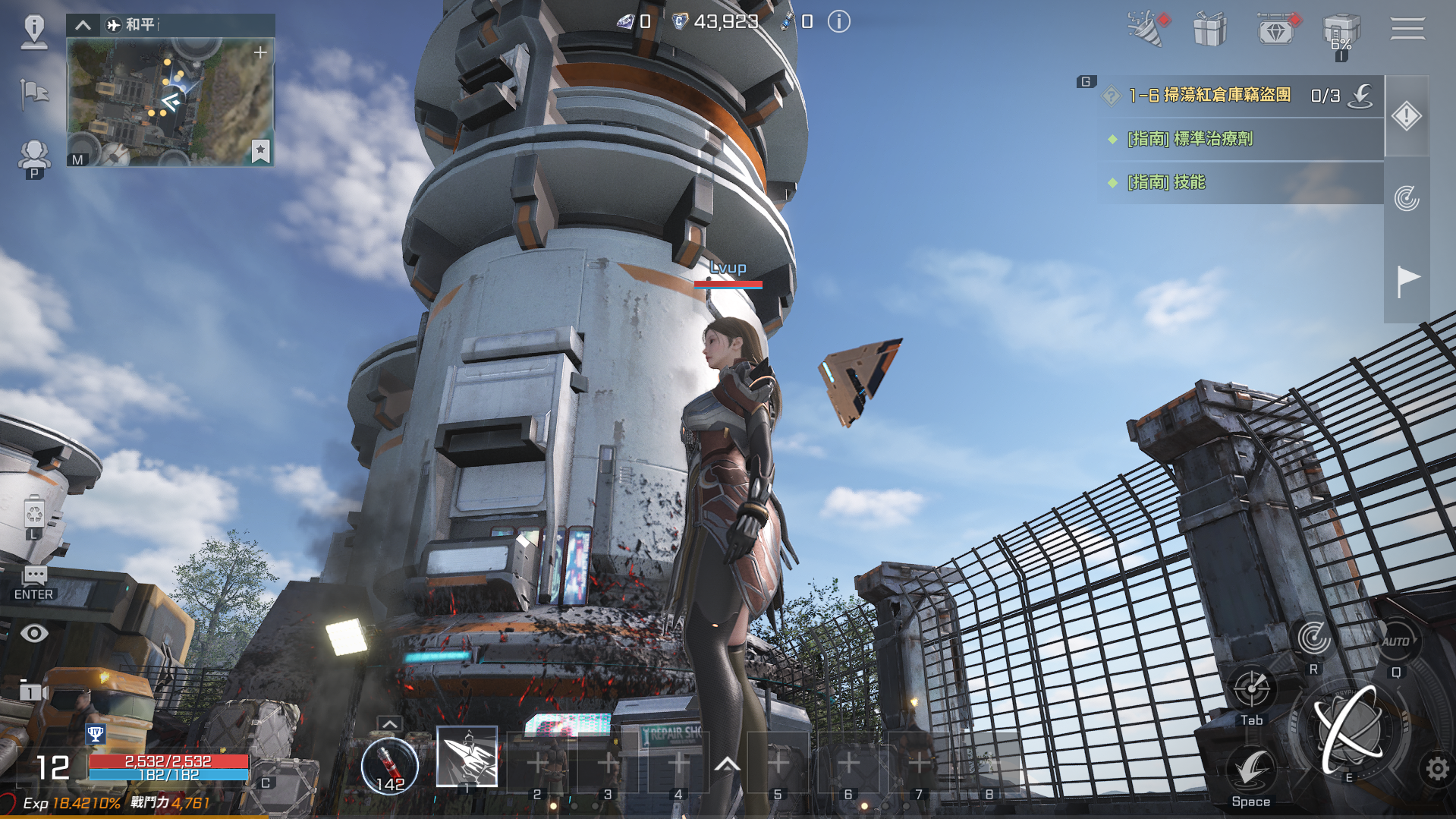Toggle the eye visibility icon
1456x819 pixels.
pyautogui.click(x=34, y=633)
